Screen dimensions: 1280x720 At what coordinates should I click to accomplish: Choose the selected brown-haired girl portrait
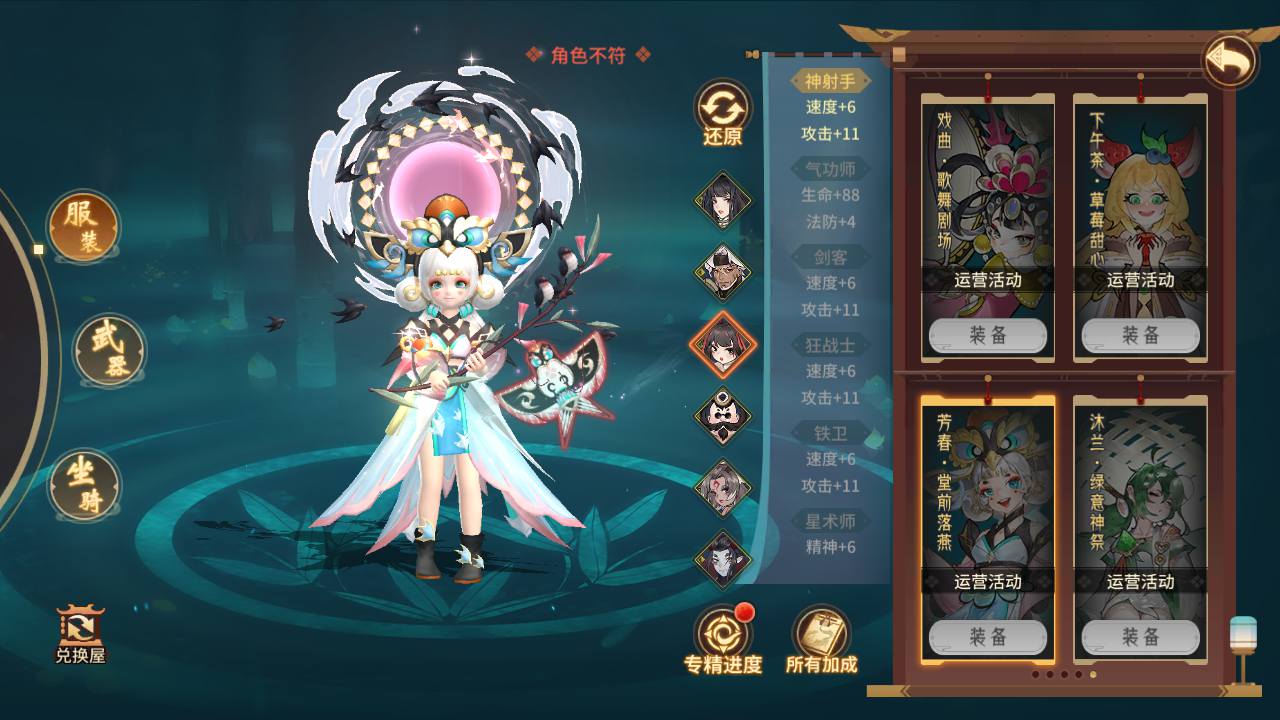click(x=722, y=345)
